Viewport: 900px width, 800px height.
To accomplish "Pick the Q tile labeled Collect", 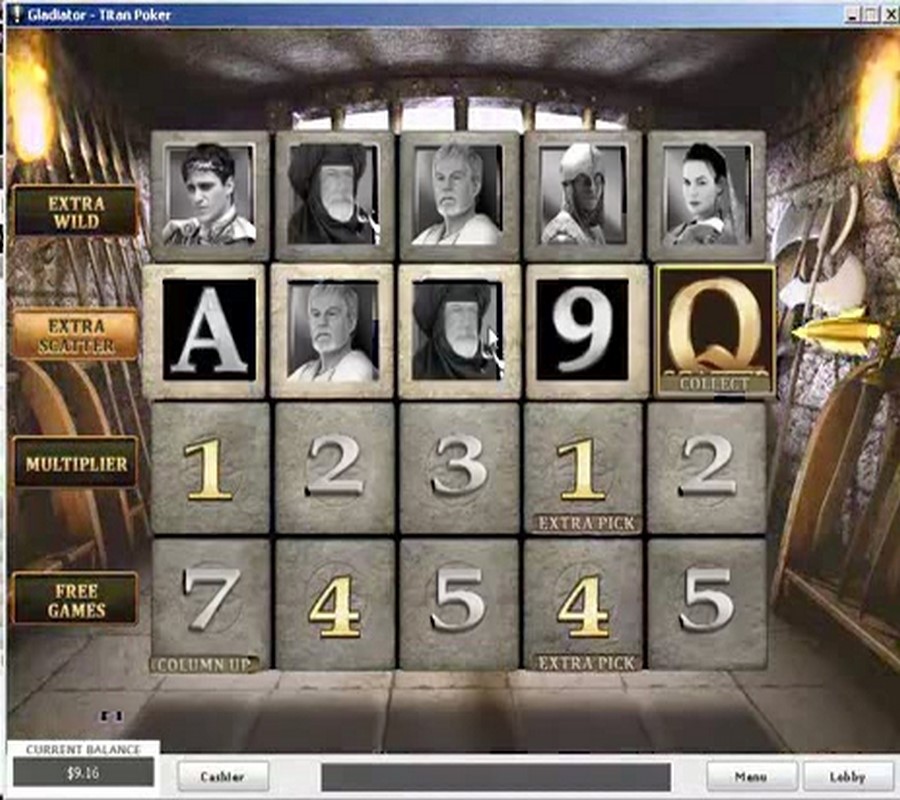I will tap(714, 332).
